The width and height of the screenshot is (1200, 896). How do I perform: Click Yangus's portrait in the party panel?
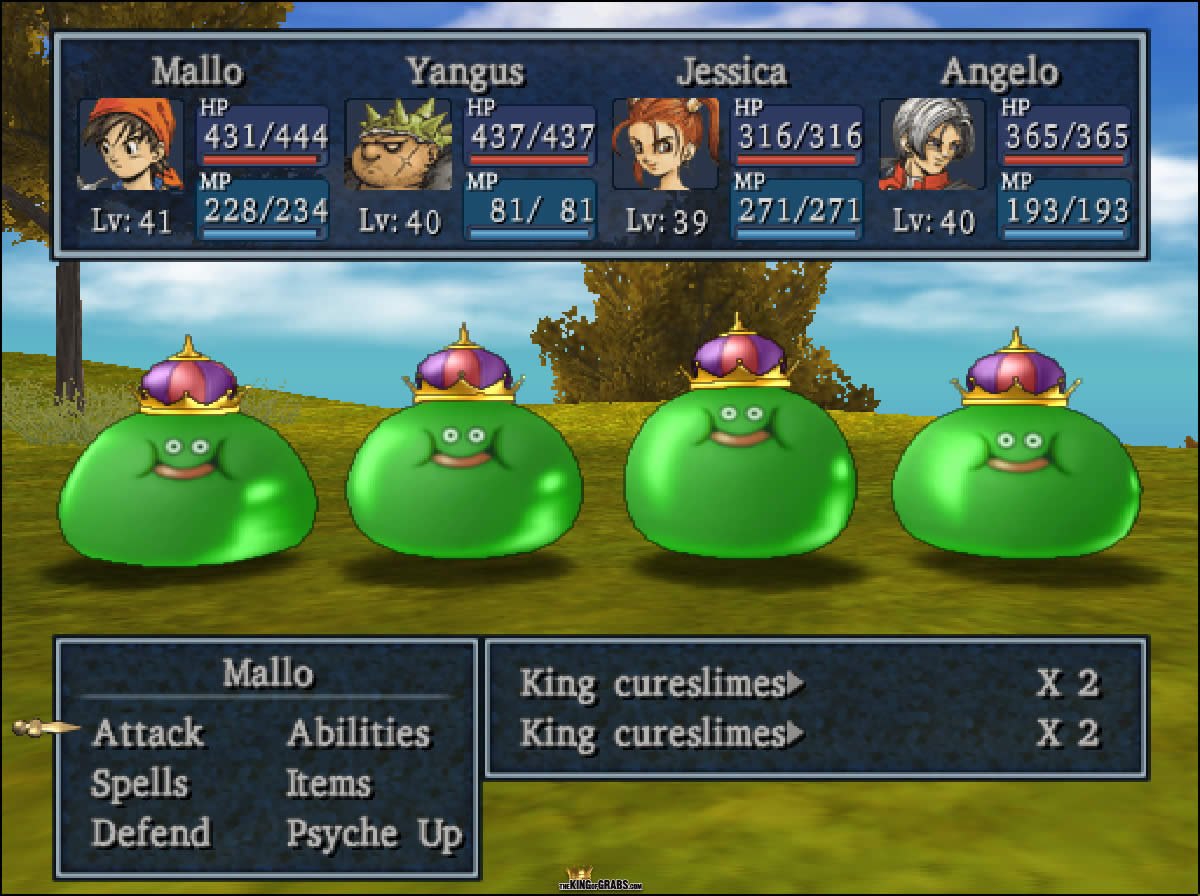pos(397,145)
